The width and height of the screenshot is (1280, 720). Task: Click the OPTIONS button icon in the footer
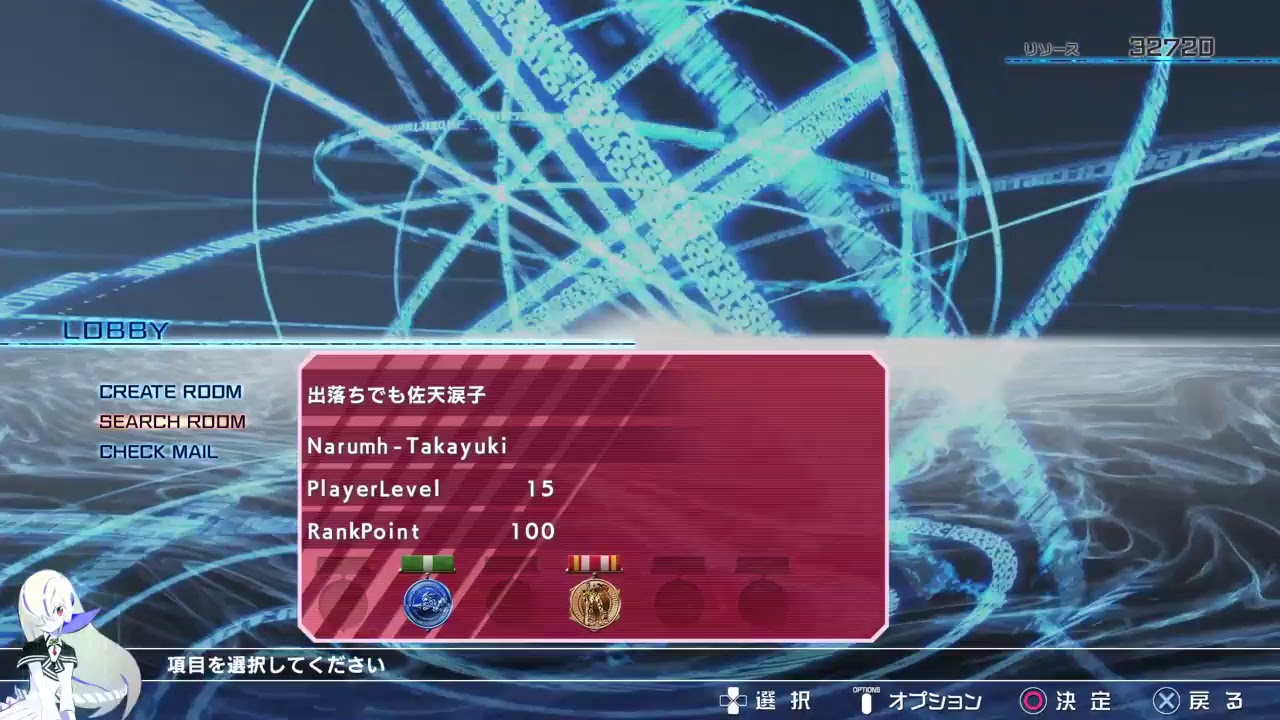pos(866,701)
